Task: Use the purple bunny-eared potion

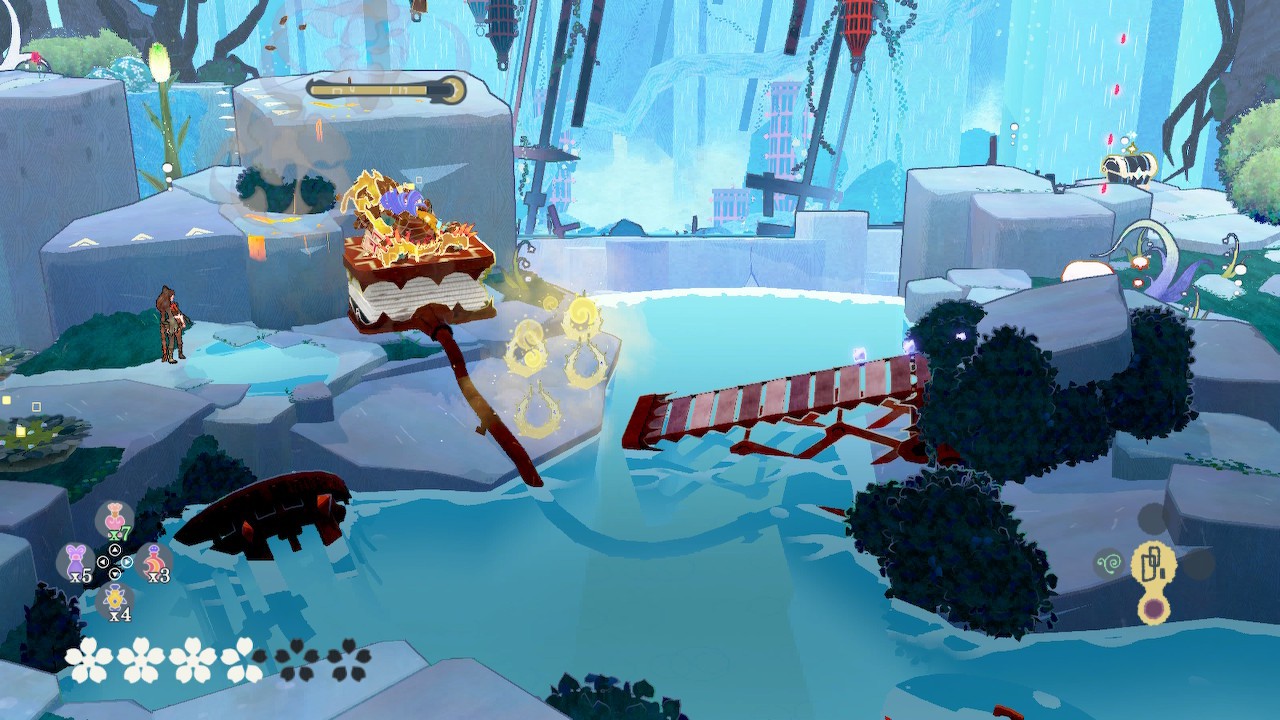Action: coord(76,561)
